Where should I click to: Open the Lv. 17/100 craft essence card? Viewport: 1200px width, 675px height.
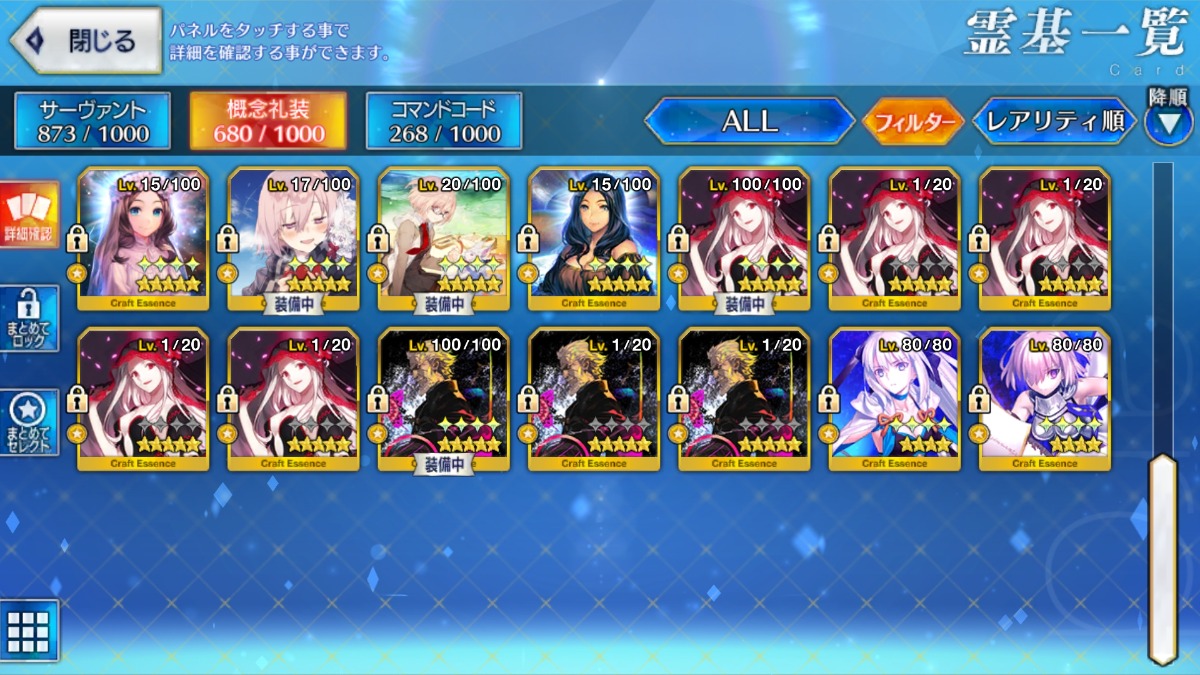293,238
